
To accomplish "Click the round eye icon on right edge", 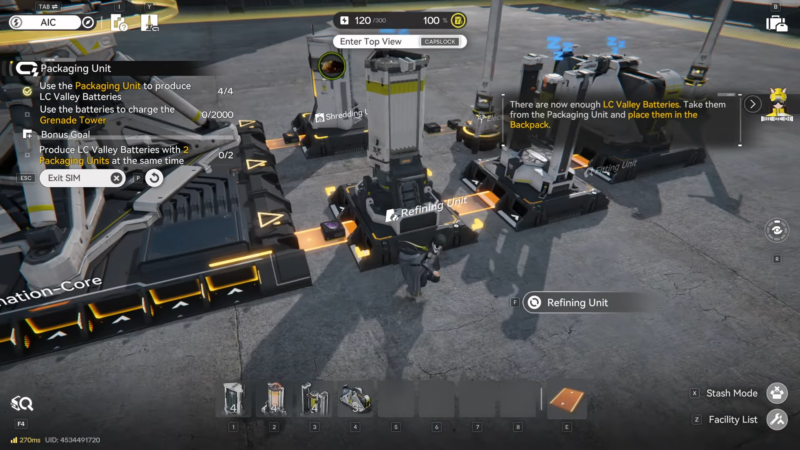I will [777, 231].
